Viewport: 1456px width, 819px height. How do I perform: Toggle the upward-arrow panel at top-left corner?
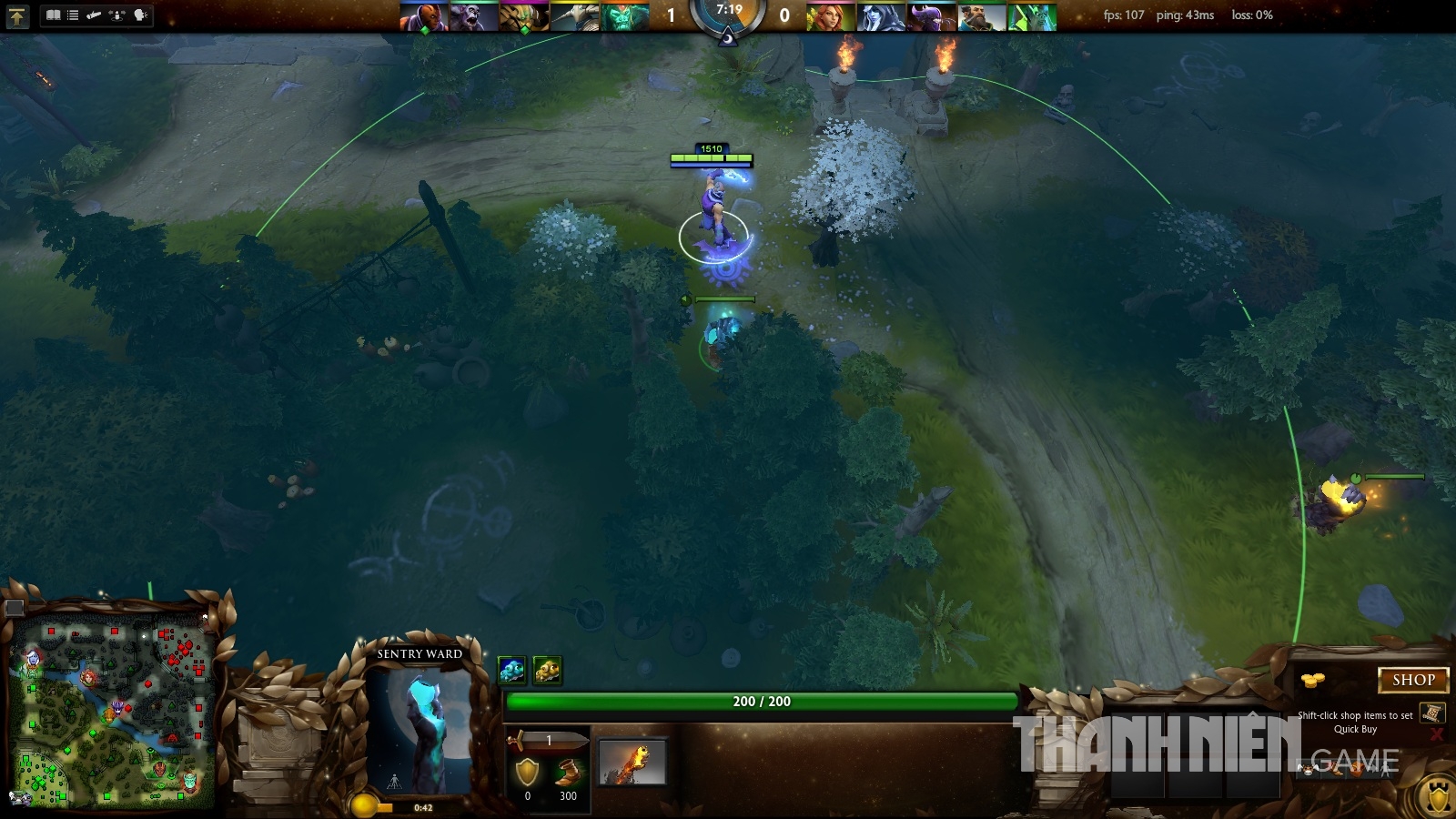(x=17, y=16)
